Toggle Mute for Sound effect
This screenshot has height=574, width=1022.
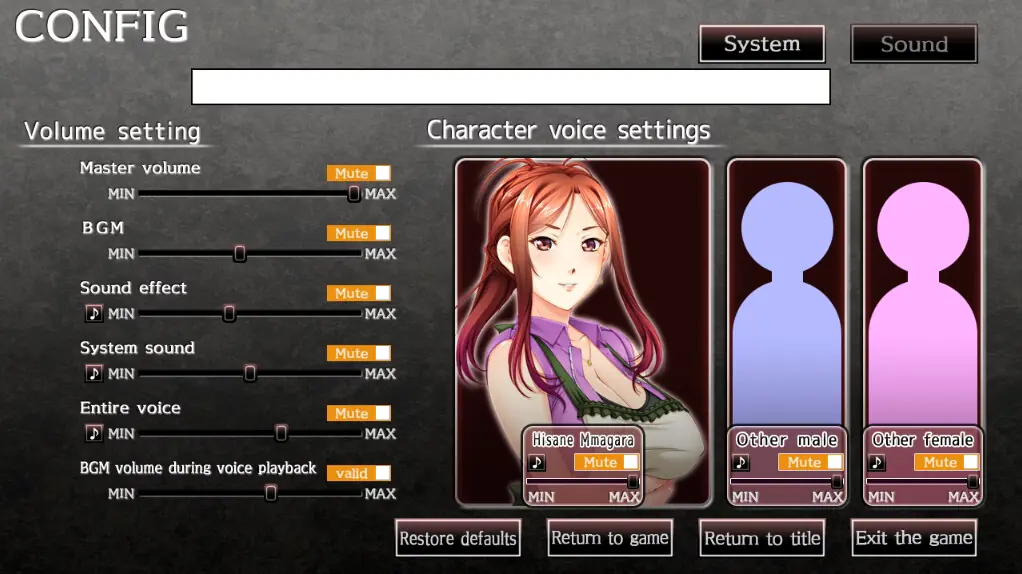383,293
